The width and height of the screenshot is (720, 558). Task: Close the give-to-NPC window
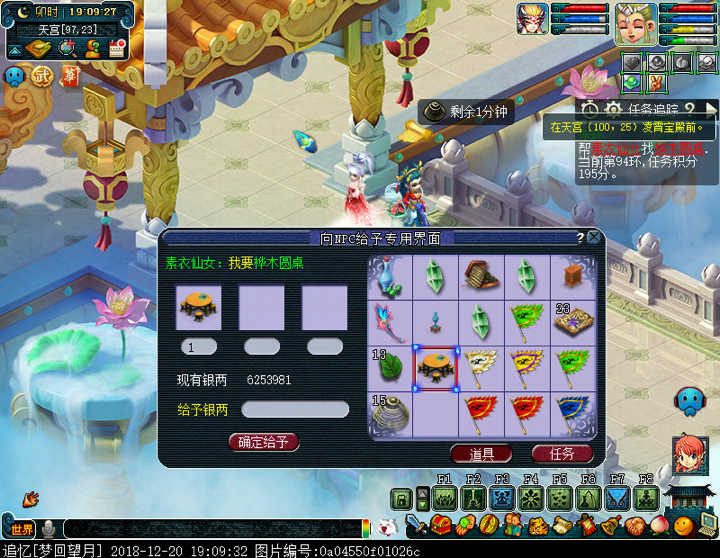(594, 238)
